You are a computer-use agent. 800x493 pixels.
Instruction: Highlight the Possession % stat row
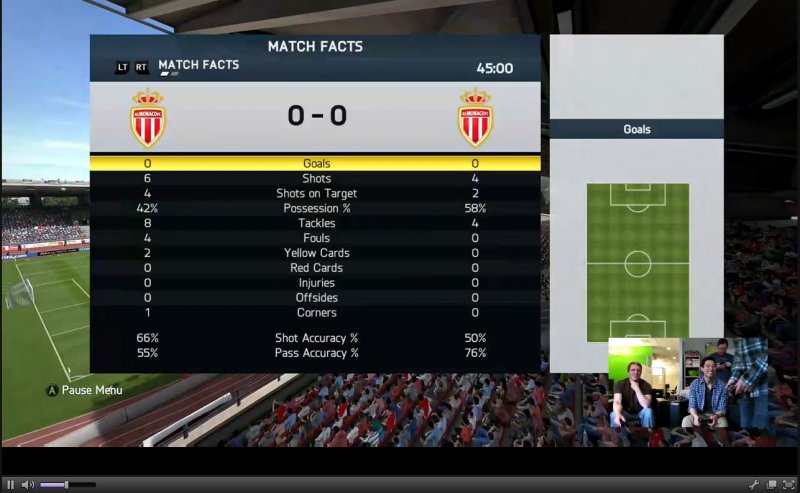pyautogui.click(x=316, y=208)
